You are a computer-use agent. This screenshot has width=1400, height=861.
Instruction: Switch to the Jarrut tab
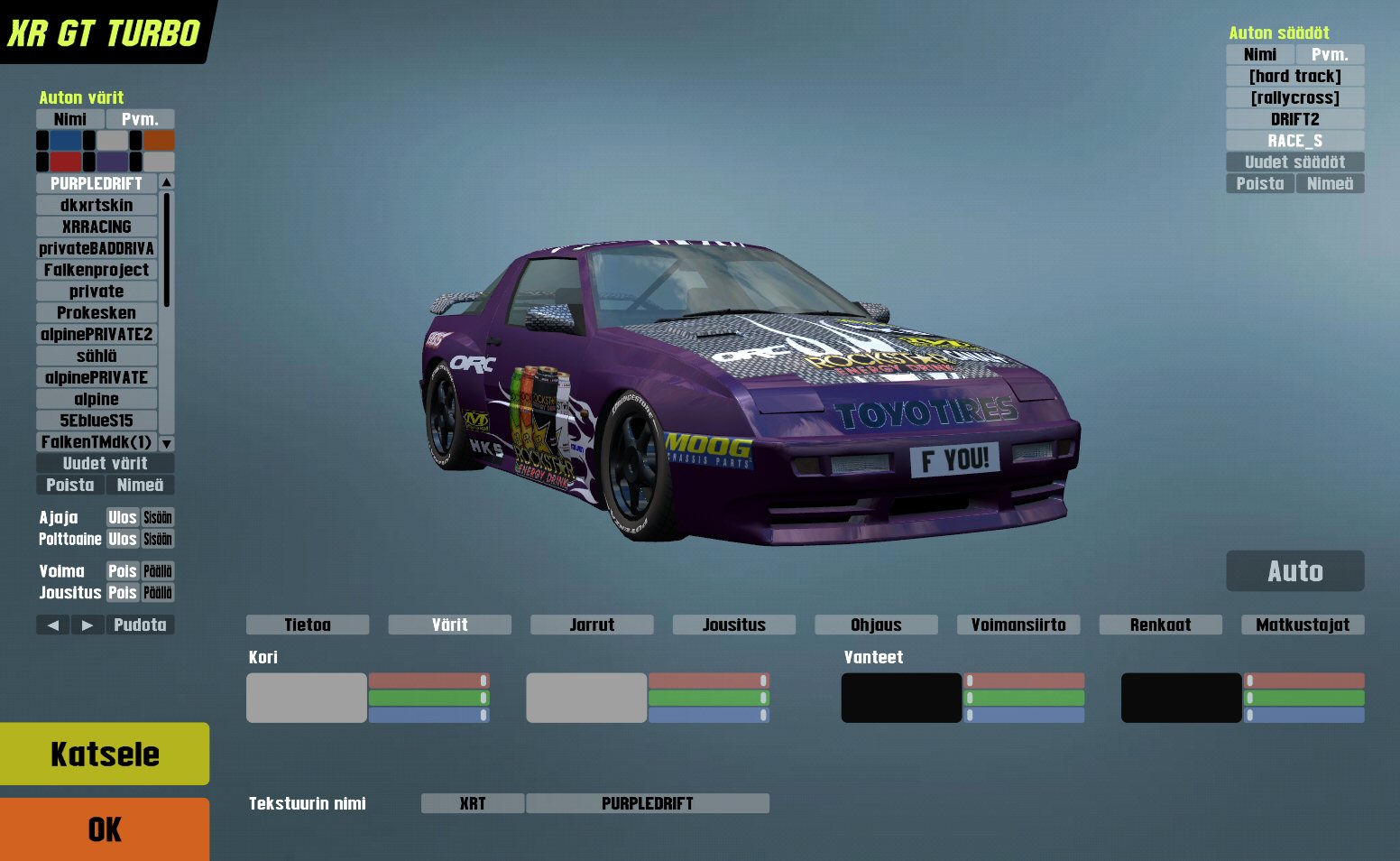tap(592, 625)
